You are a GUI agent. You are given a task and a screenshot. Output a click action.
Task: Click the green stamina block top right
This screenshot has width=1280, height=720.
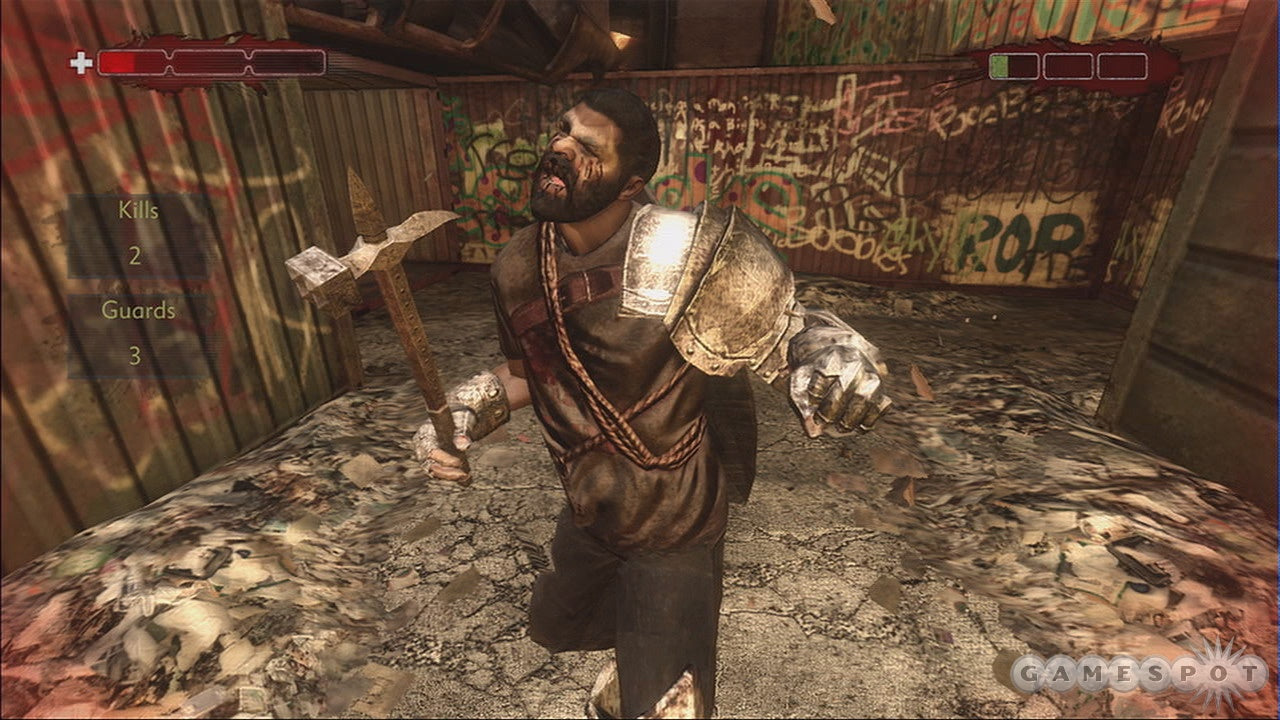click(x=998, y=68)
